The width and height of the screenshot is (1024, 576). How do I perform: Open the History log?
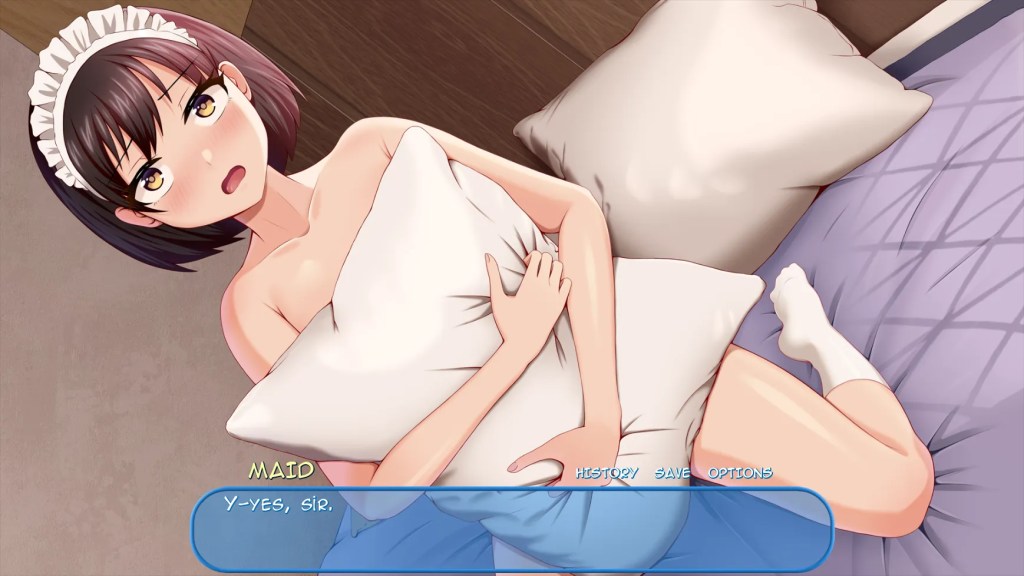click(606, 473)
